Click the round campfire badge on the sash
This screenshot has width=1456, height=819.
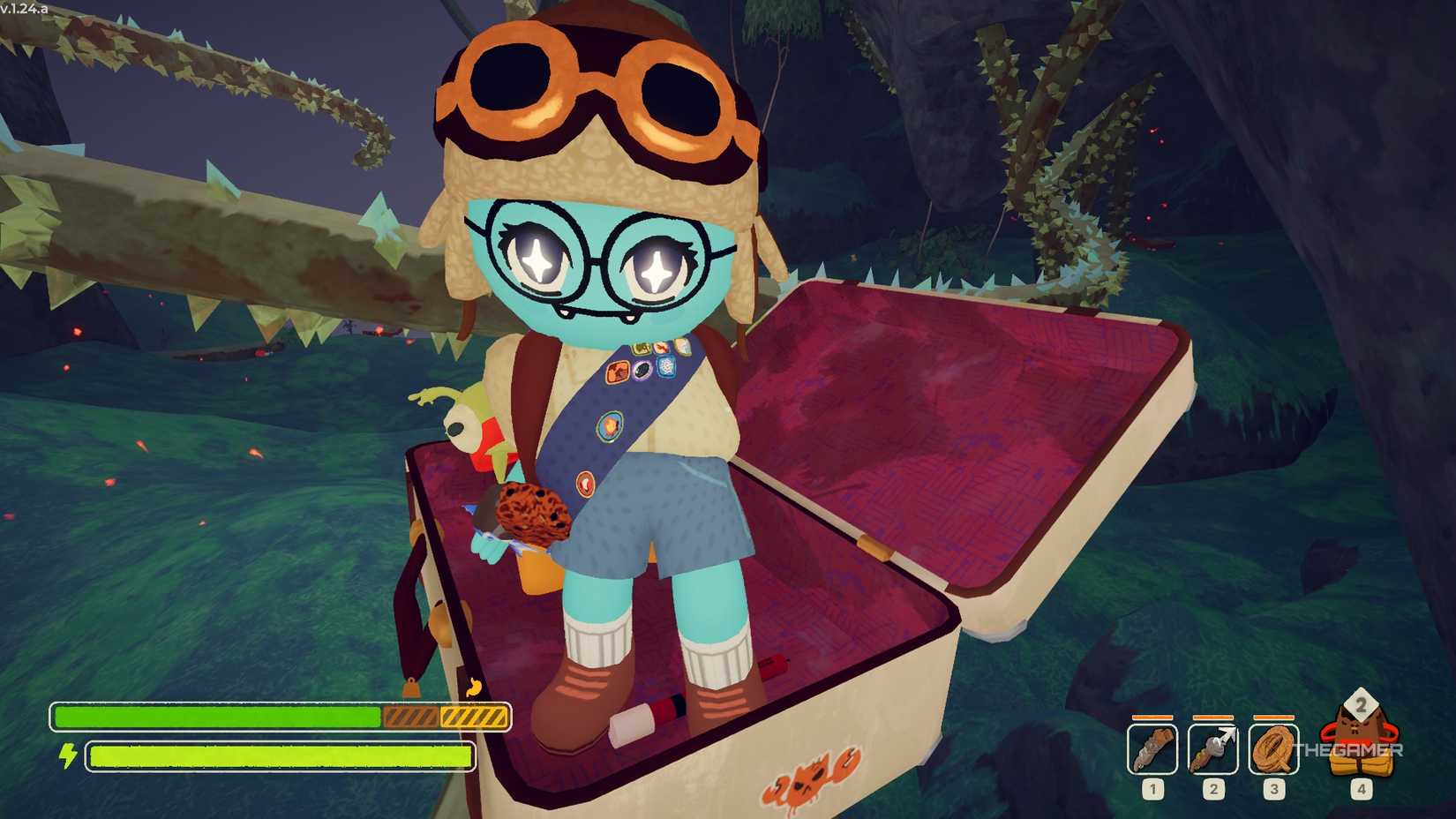(x=610, y=425)
